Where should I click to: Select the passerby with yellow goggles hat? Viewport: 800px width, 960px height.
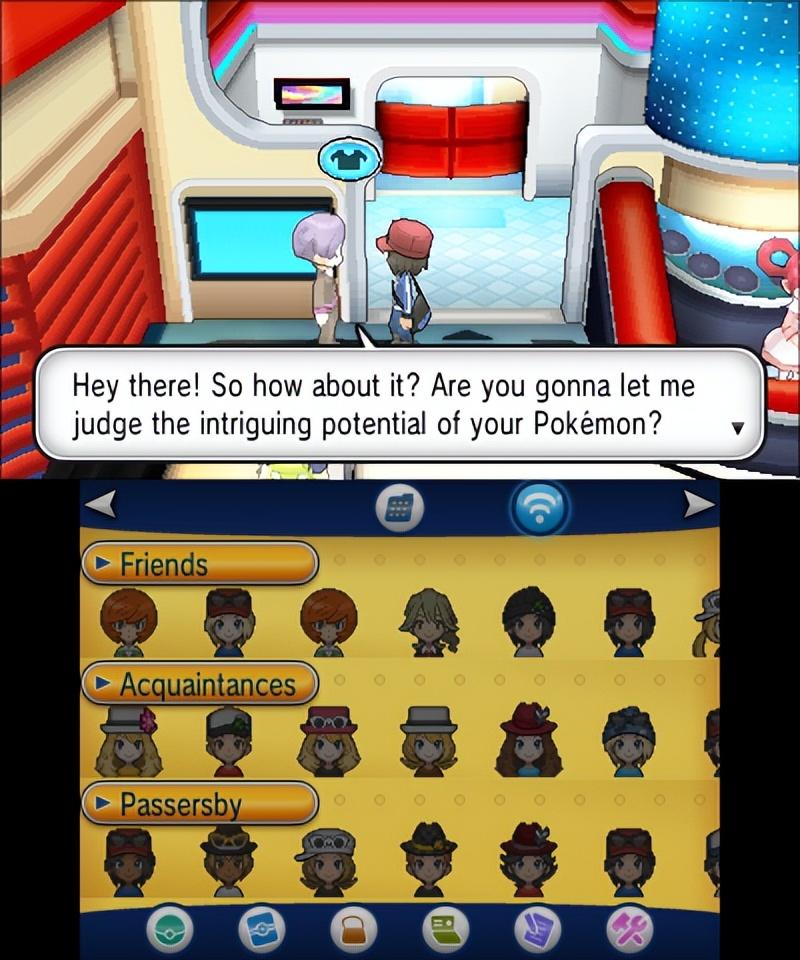point(228,860)
